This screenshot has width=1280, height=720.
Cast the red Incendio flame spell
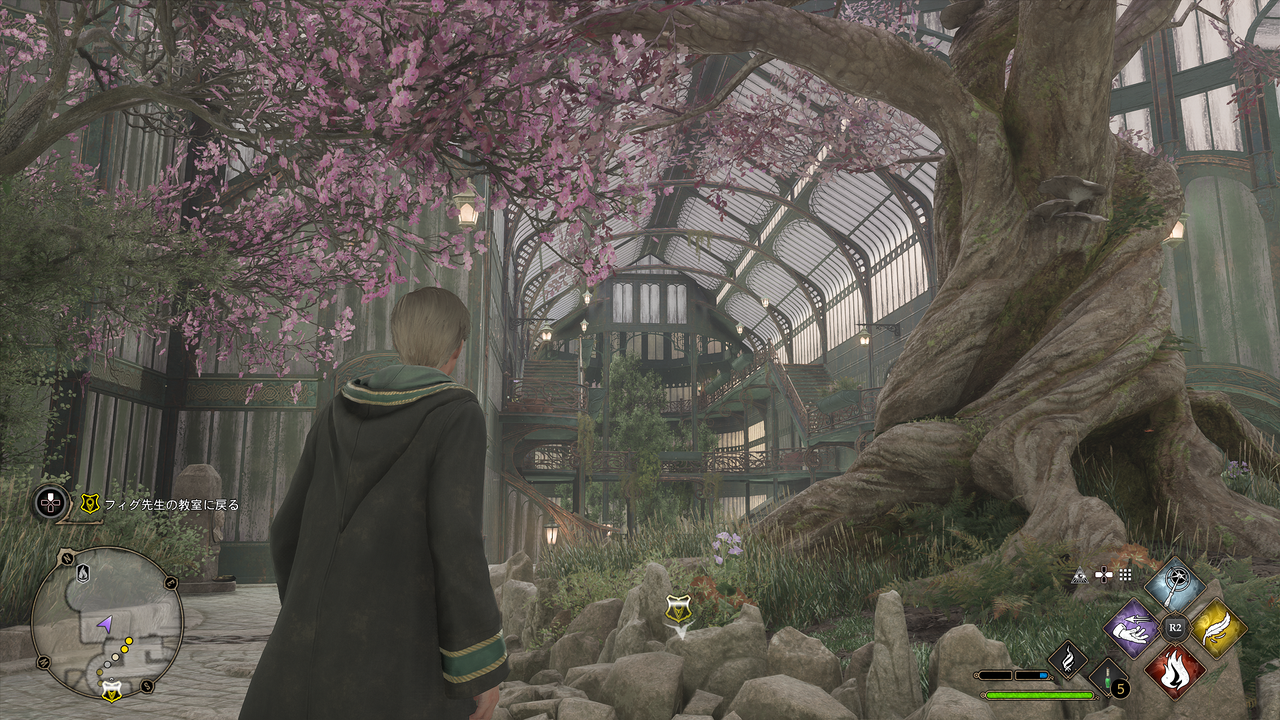click(x=1175, y=670)
